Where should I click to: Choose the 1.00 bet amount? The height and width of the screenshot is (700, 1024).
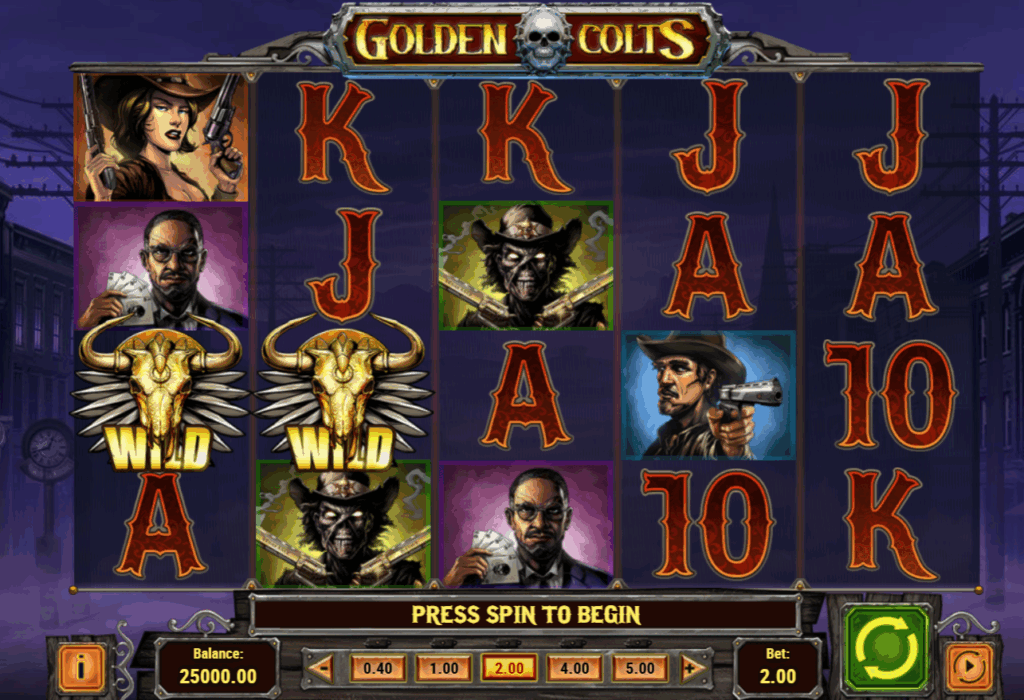click(x=442, y=667)
